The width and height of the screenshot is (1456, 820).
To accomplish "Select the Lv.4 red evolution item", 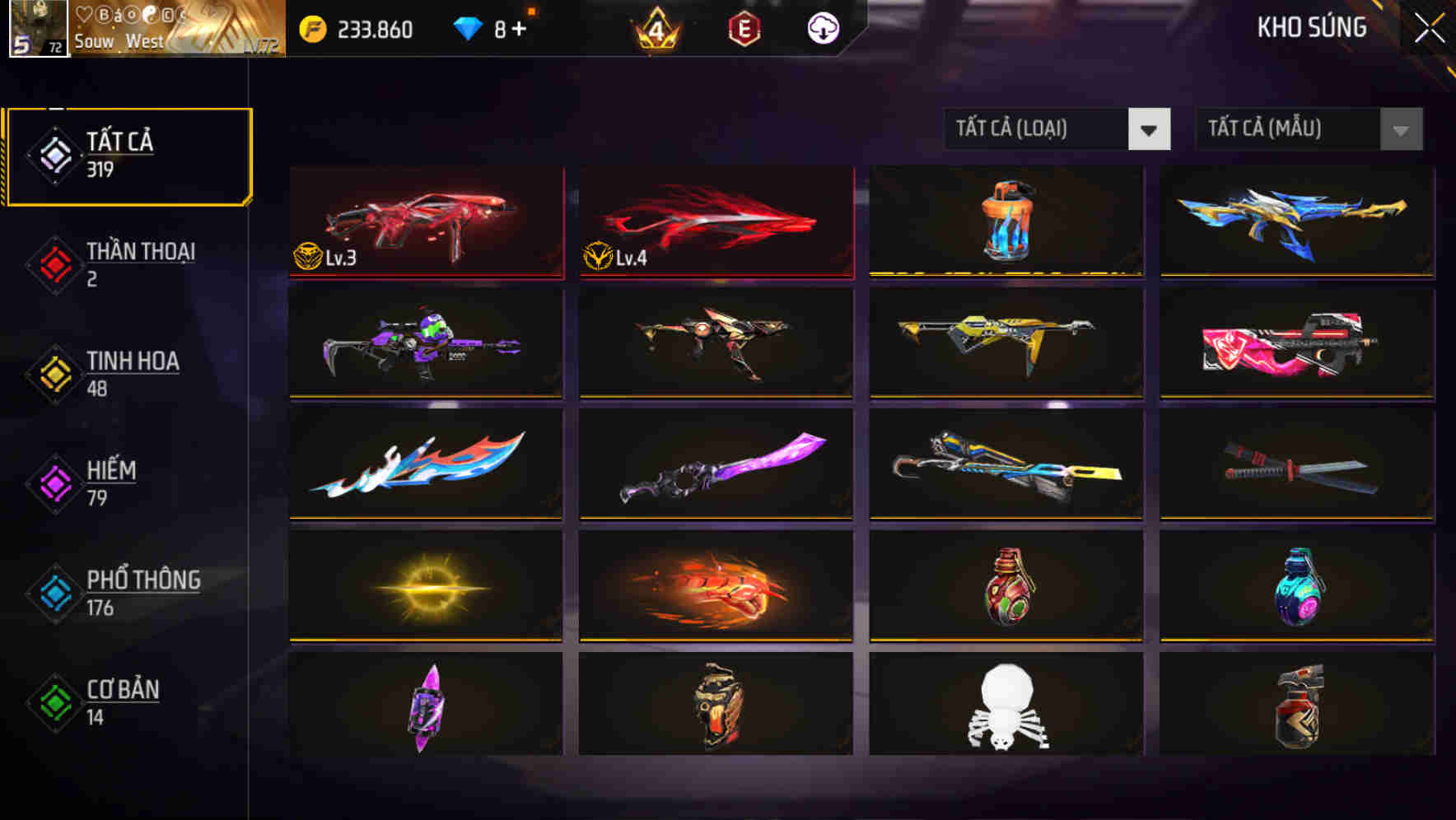I will pos(716,221).
